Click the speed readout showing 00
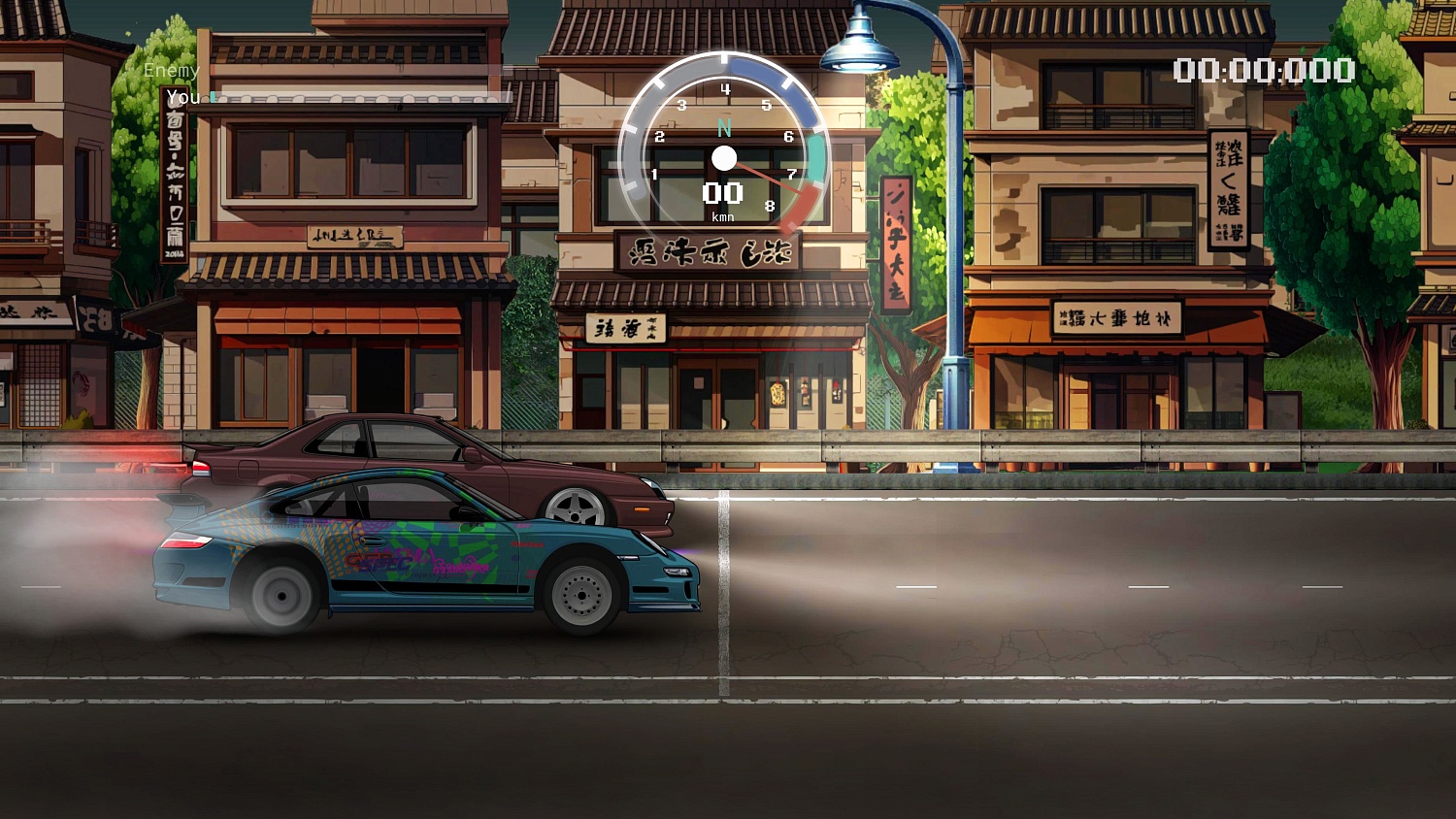Image resolution: width=1456 pixels, height=819 pixels. (722, 193)
